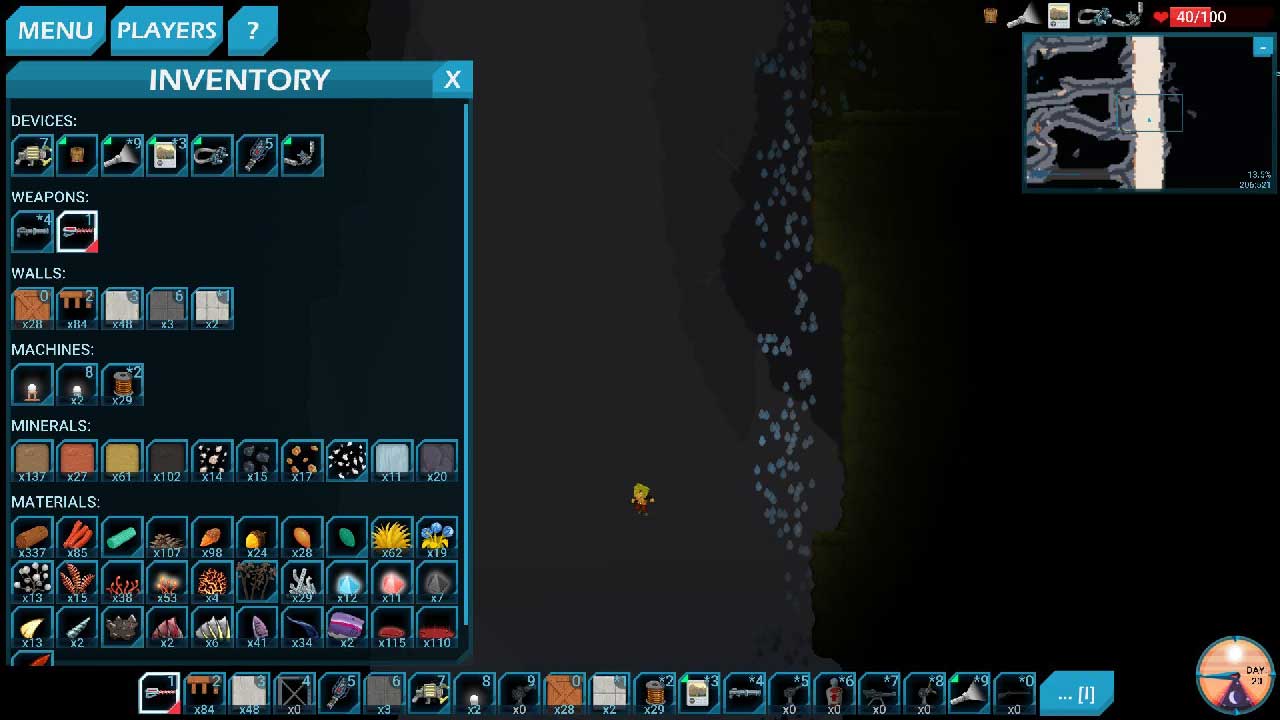
Task: Open the expanded hotbar with the [I] button
Action: (1076, 693)
